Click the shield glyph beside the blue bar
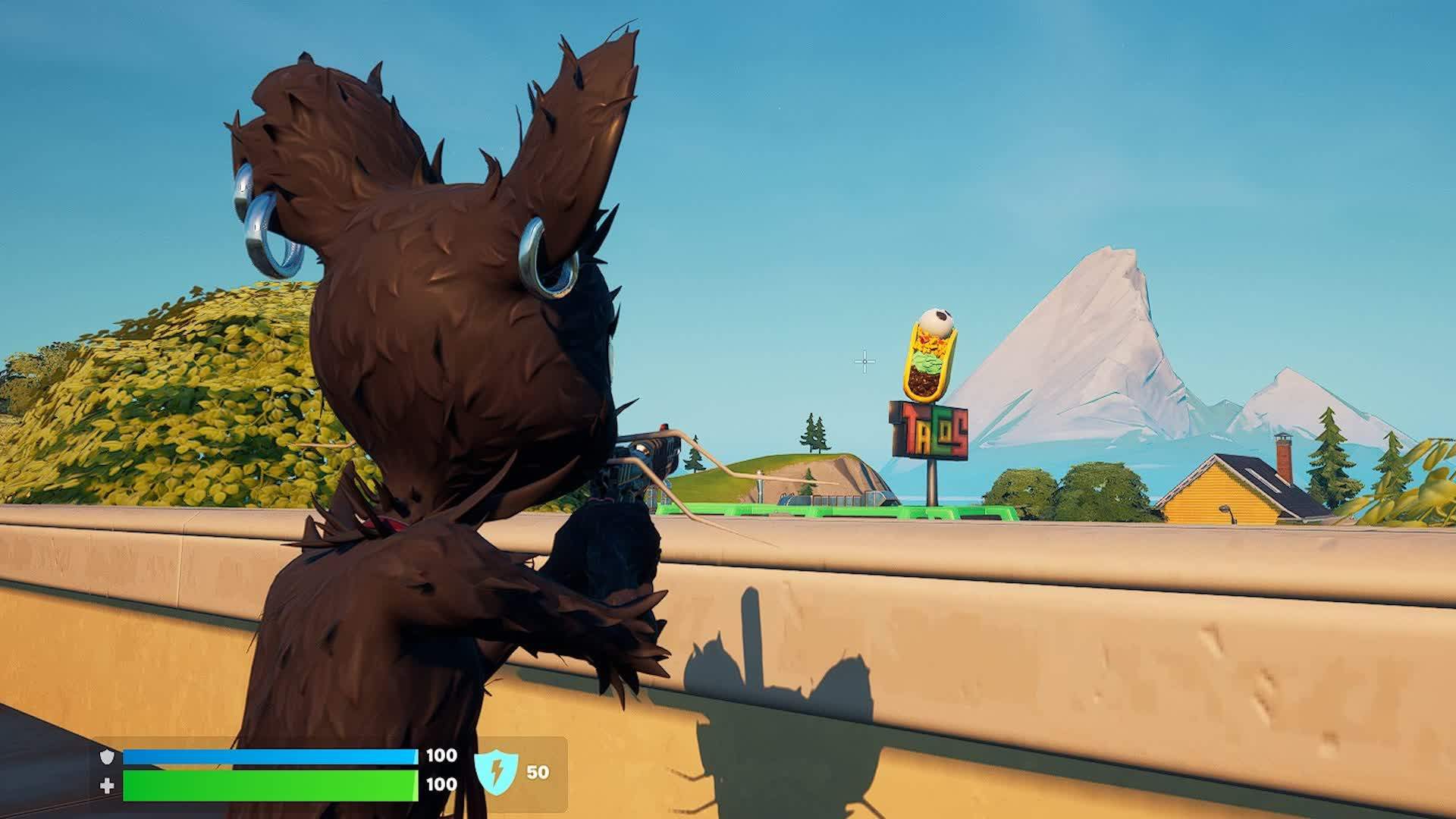The image size is (1456, 819). click(x=106, y=756)
